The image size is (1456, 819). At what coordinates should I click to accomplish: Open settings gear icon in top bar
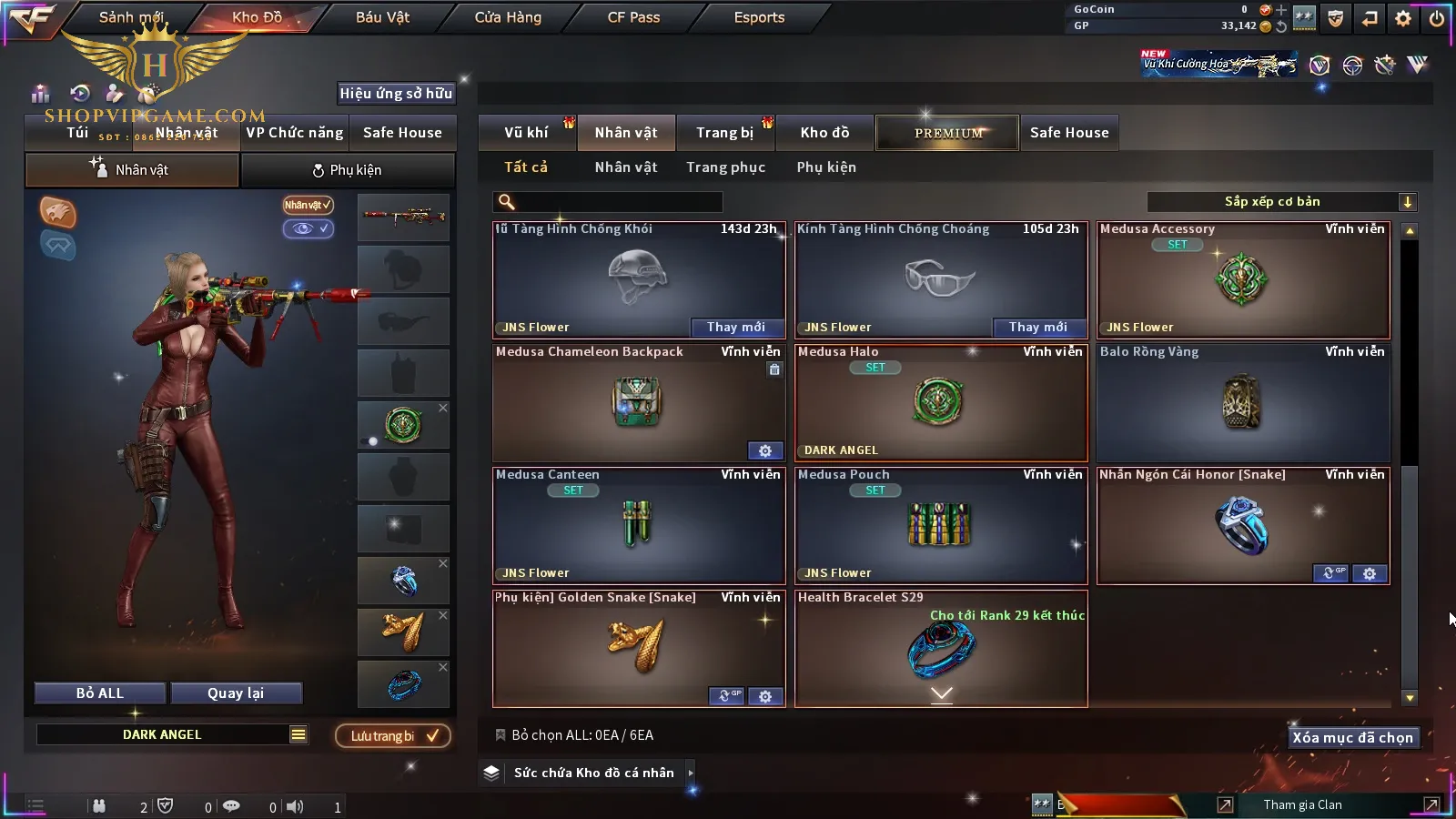(1403, 18)
